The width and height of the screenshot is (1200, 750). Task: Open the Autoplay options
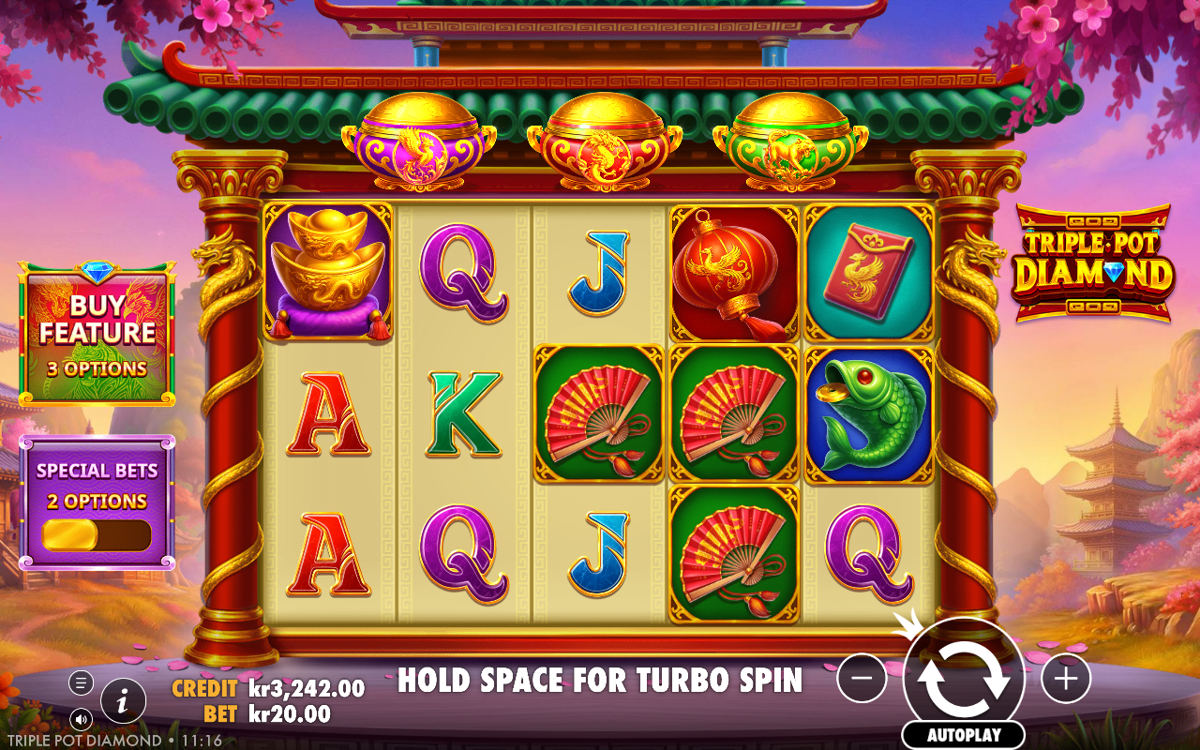[963, 735]
